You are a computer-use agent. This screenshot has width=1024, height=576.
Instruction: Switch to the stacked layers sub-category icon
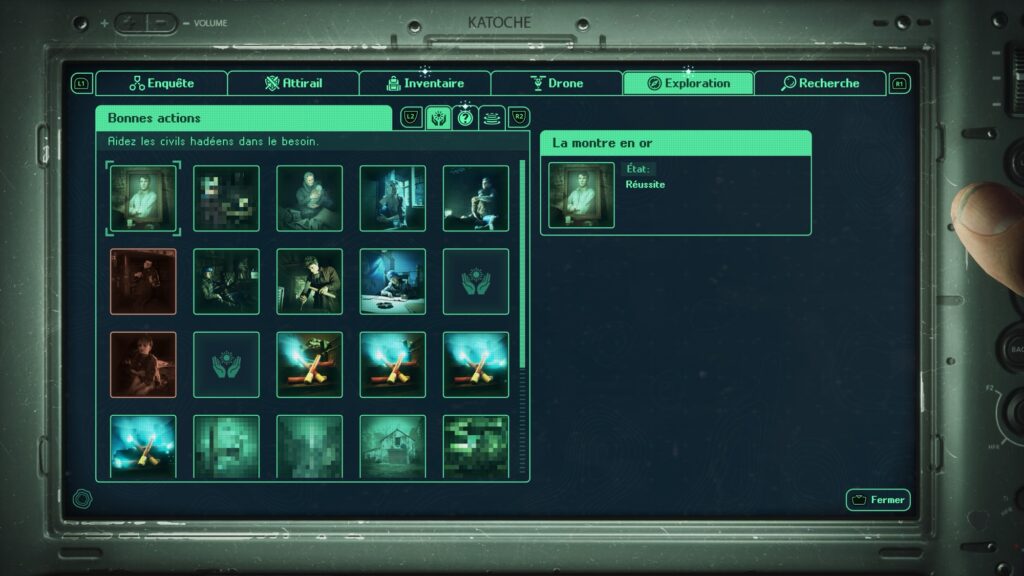491,118
